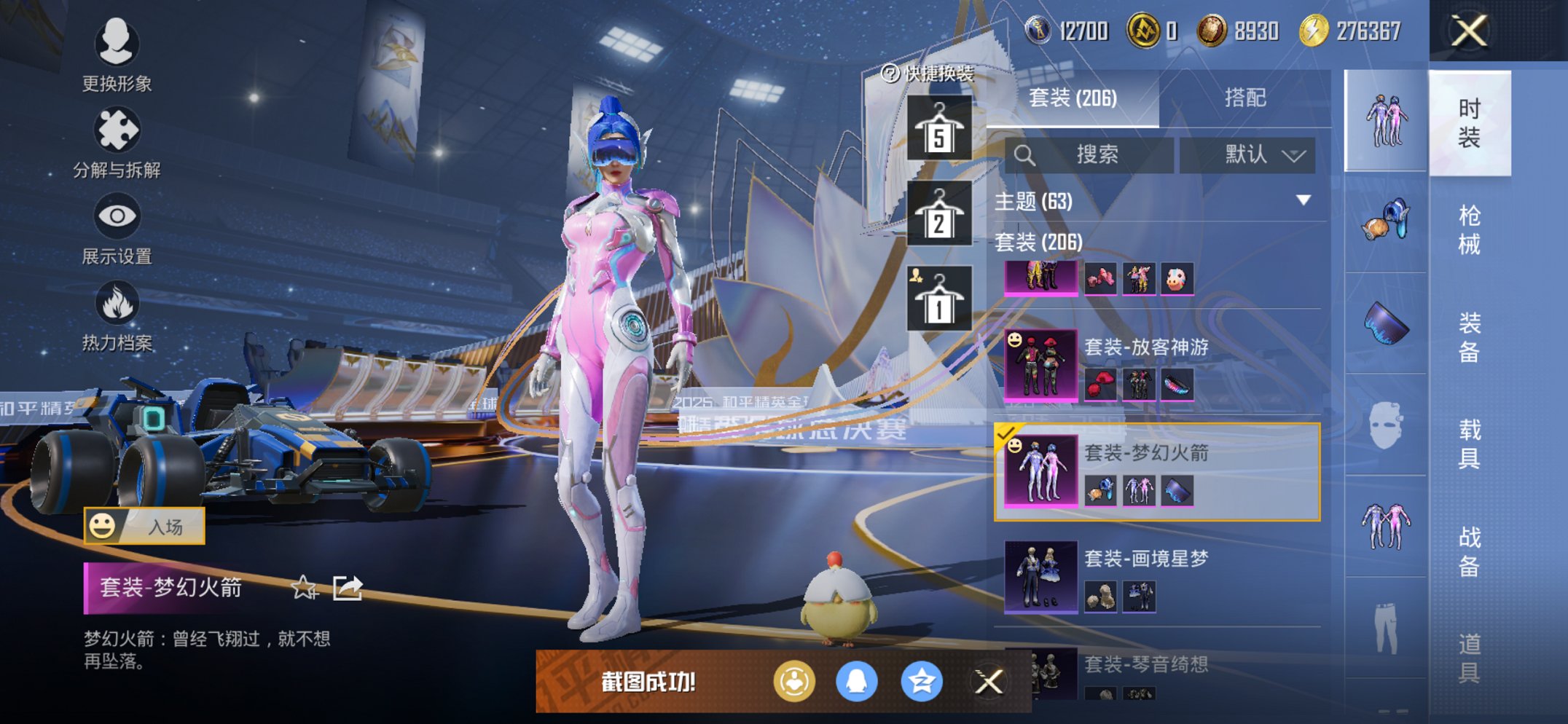Switch to the 装备 equipment category
1568x724 pixels.
(1469, 337)
